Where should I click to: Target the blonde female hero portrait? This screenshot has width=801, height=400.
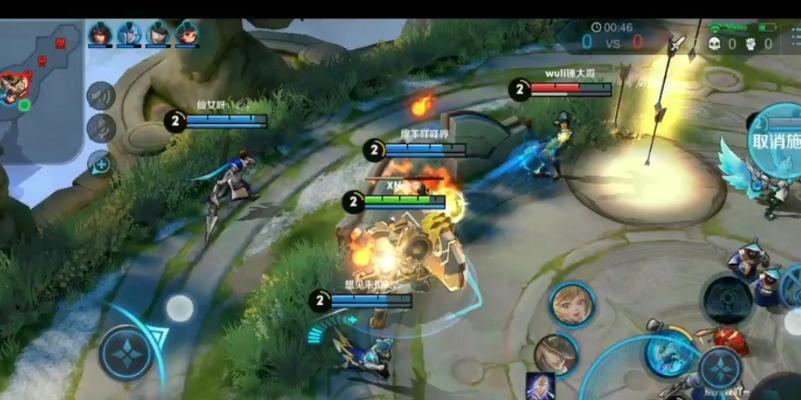point(571,303)
